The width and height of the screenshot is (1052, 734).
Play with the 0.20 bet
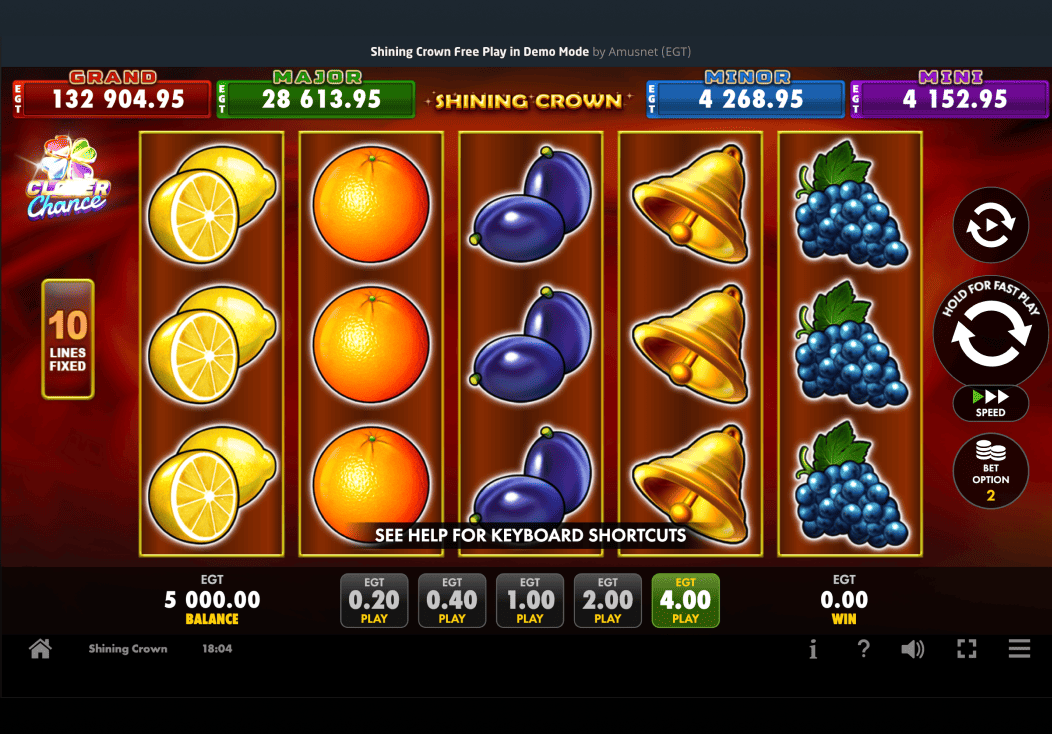click(374, 600)
